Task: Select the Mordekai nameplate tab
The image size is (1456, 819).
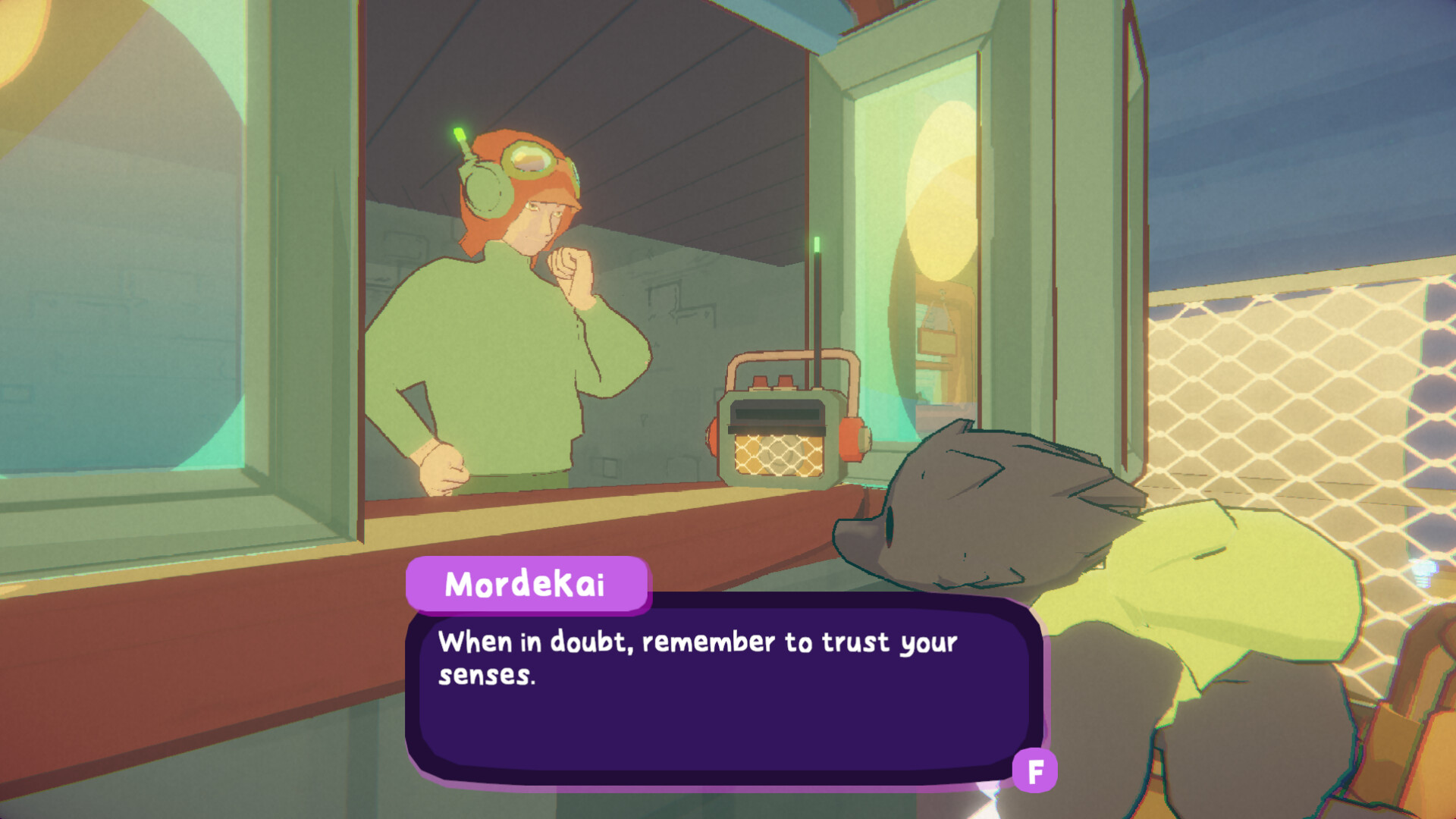Action: tap(527, 582)
